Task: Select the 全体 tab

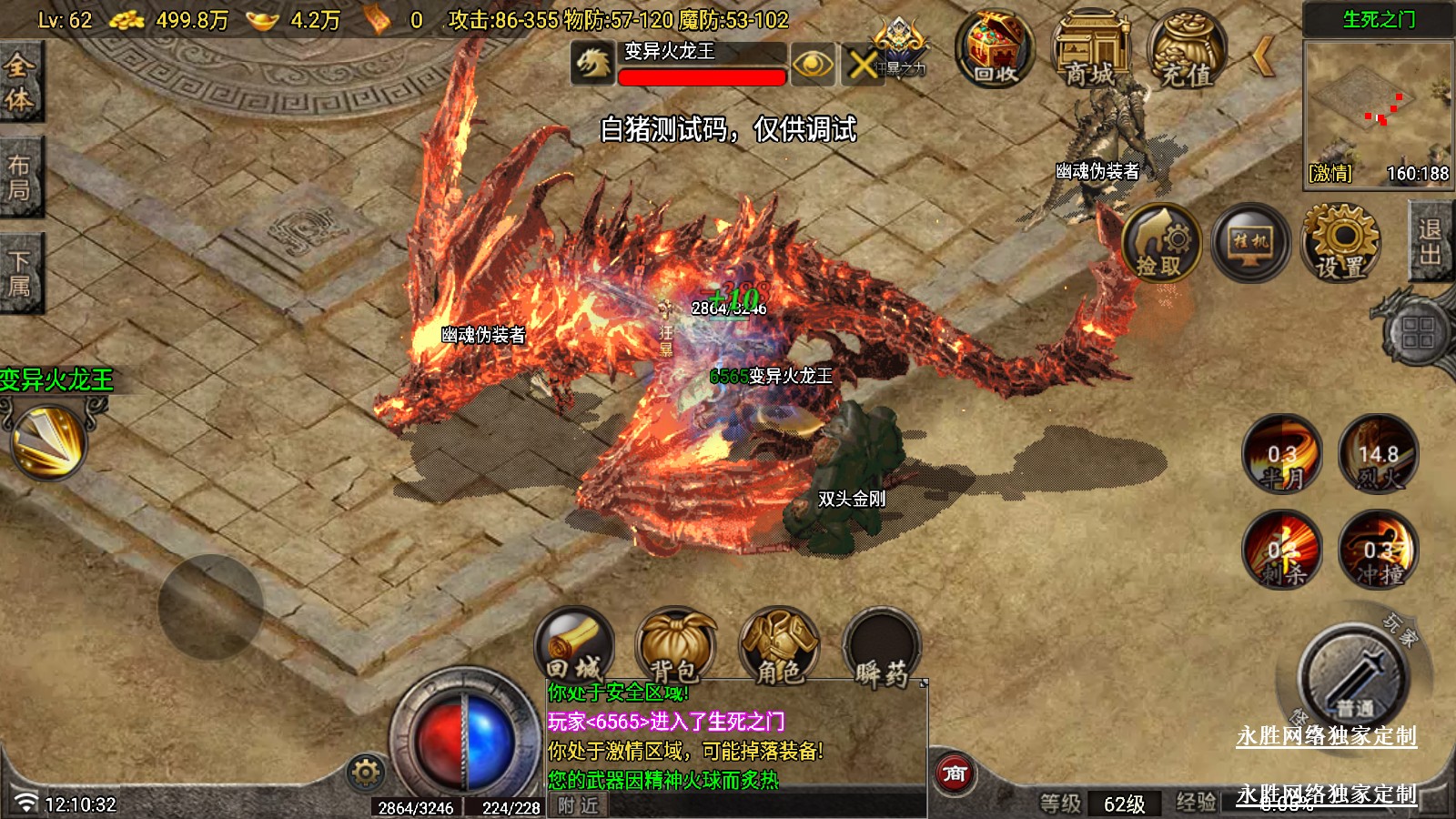Action: [x=20, y=80]
